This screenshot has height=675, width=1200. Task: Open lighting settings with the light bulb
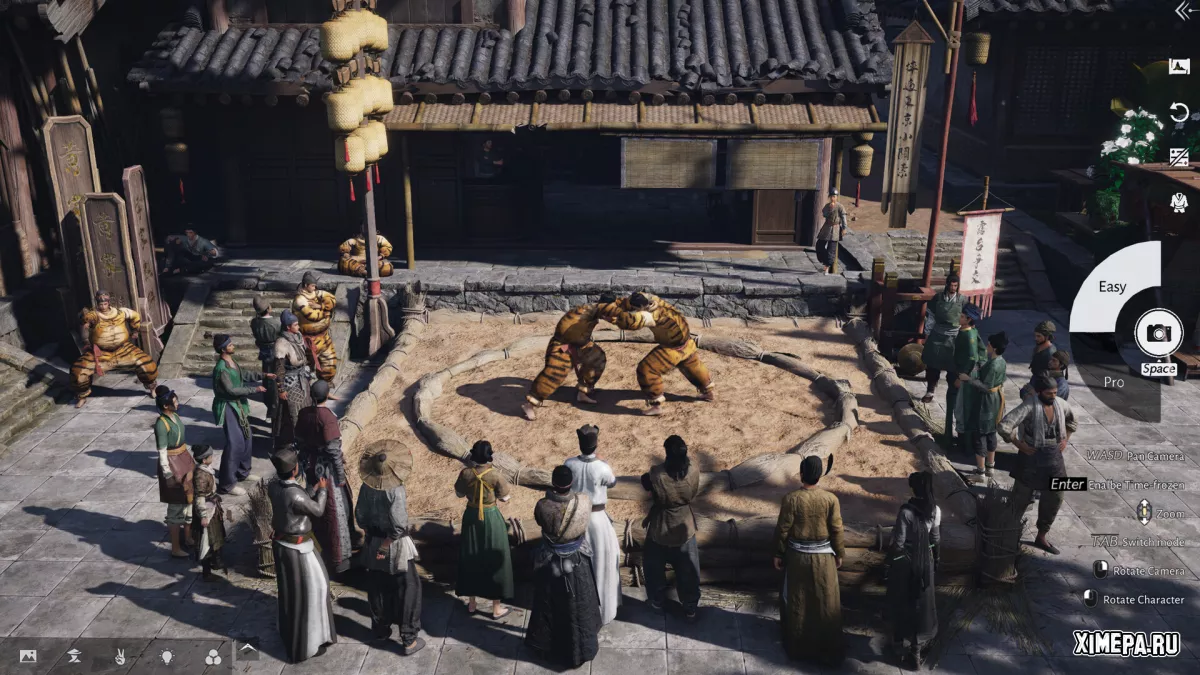pos(166,656)
